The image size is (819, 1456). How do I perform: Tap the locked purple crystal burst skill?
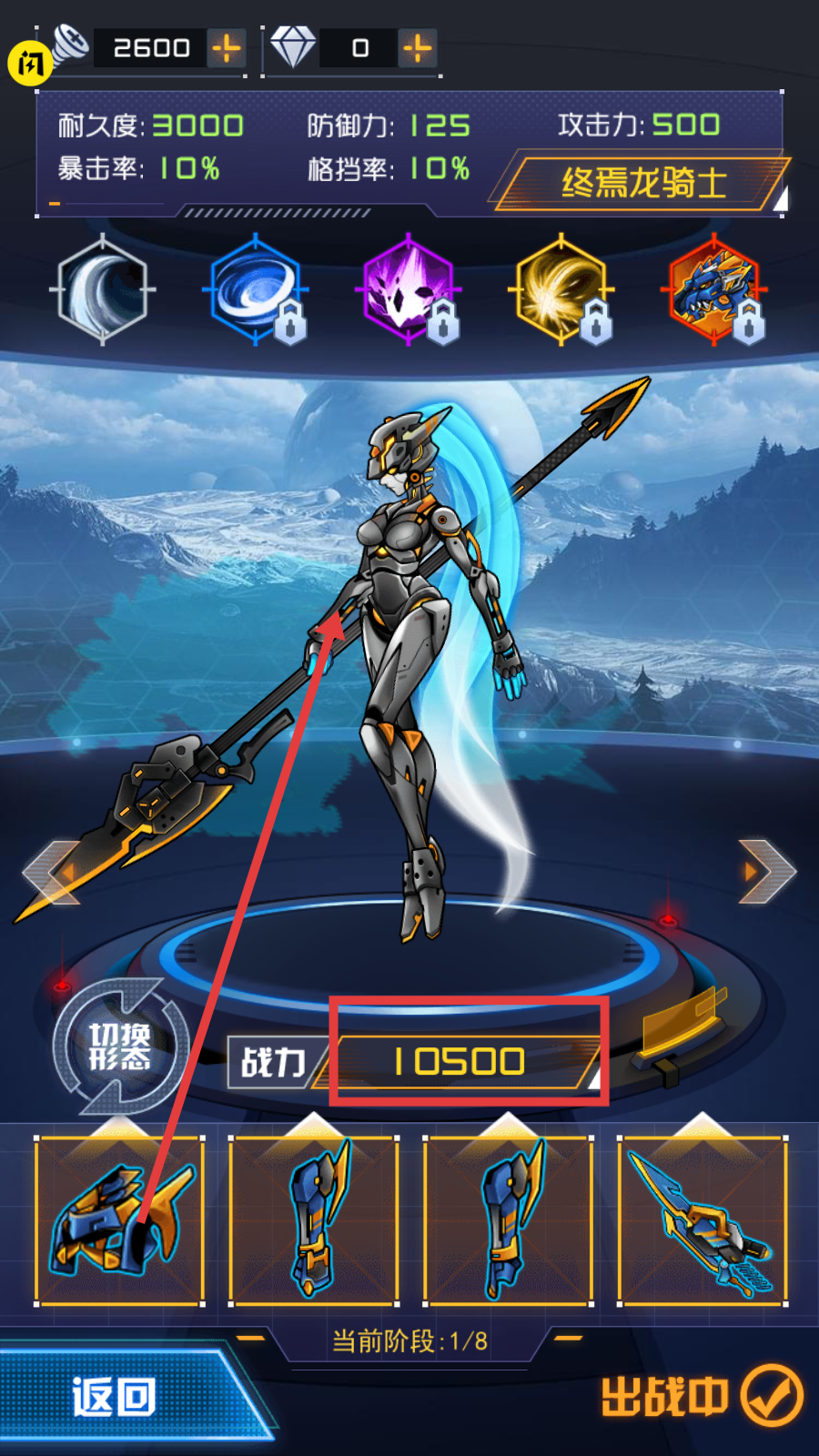click(x=409, y=289)
